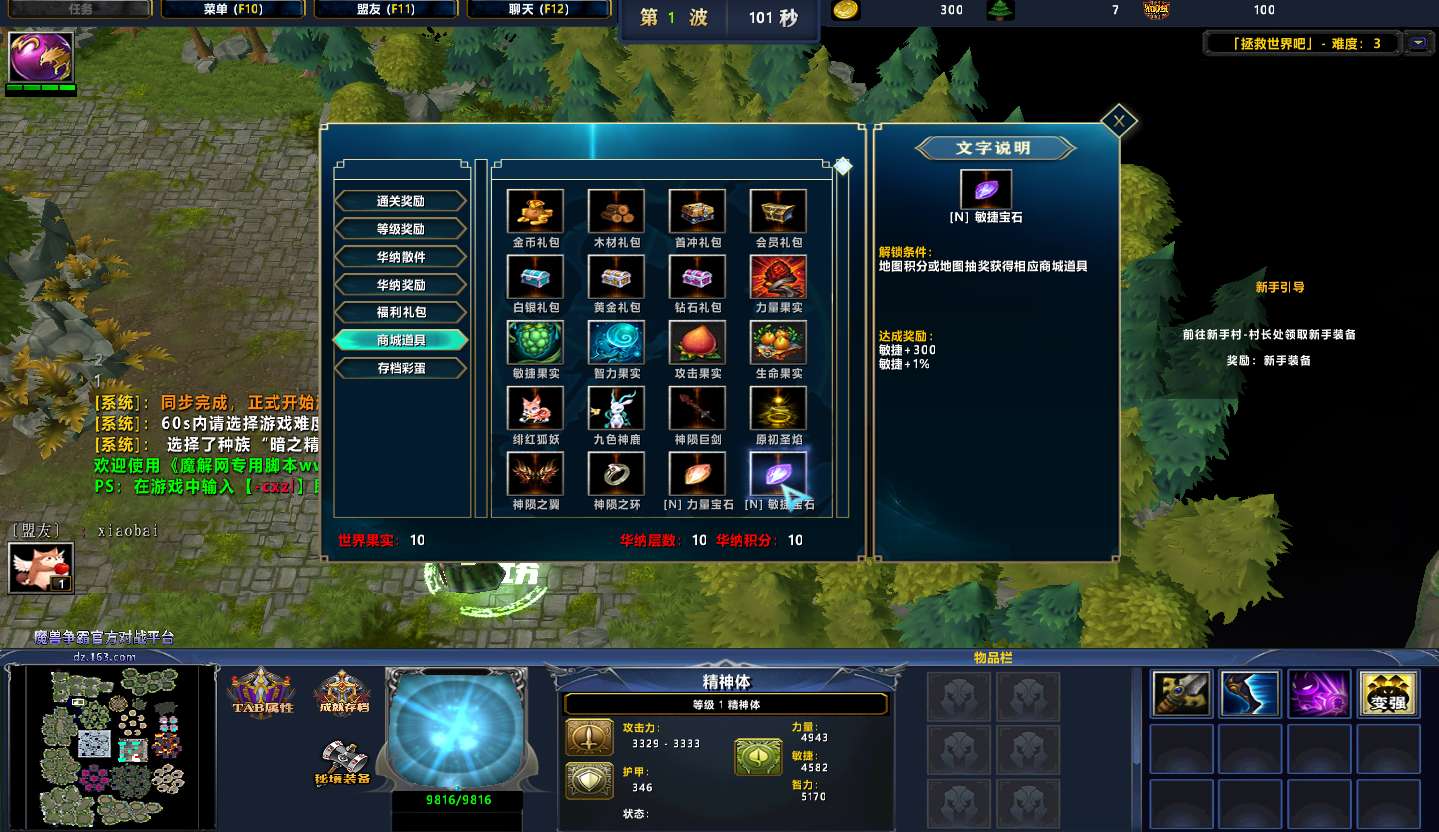Close the shop description panel
The width and height of the screenshot is (1439, 832).
coord(1119,121)
